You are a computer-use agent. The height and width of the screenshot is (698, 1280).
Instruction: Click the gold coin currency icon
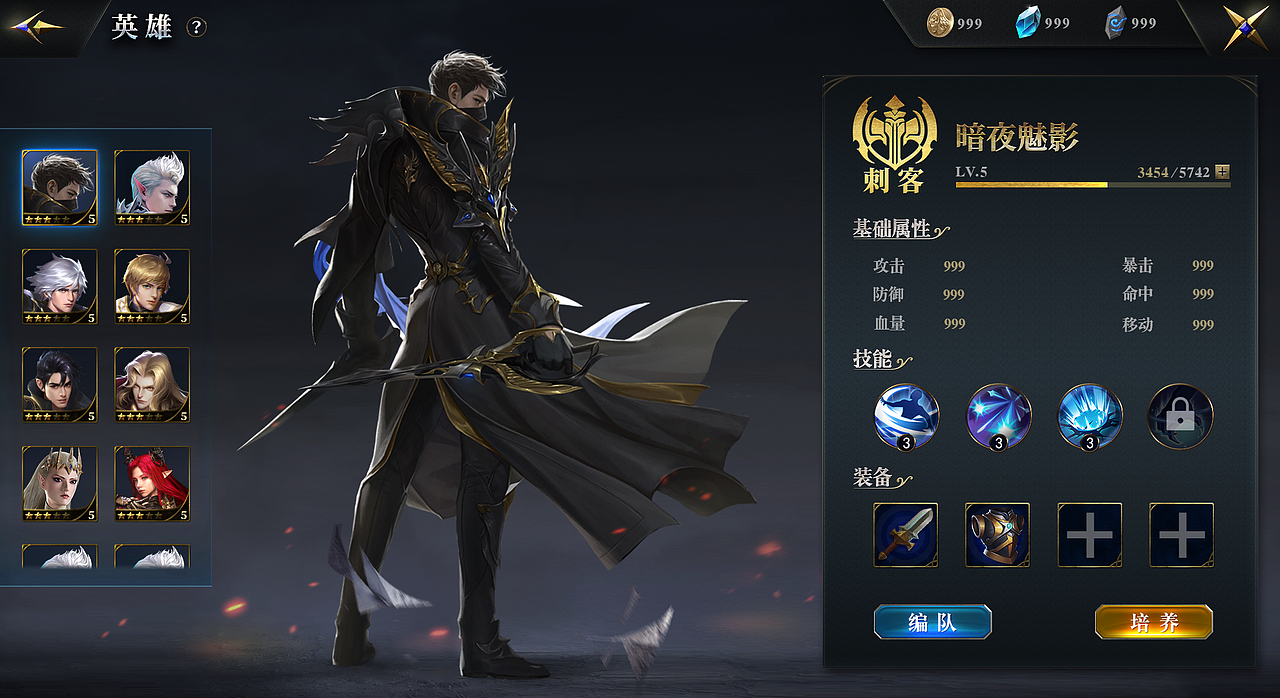pos(940,22)
